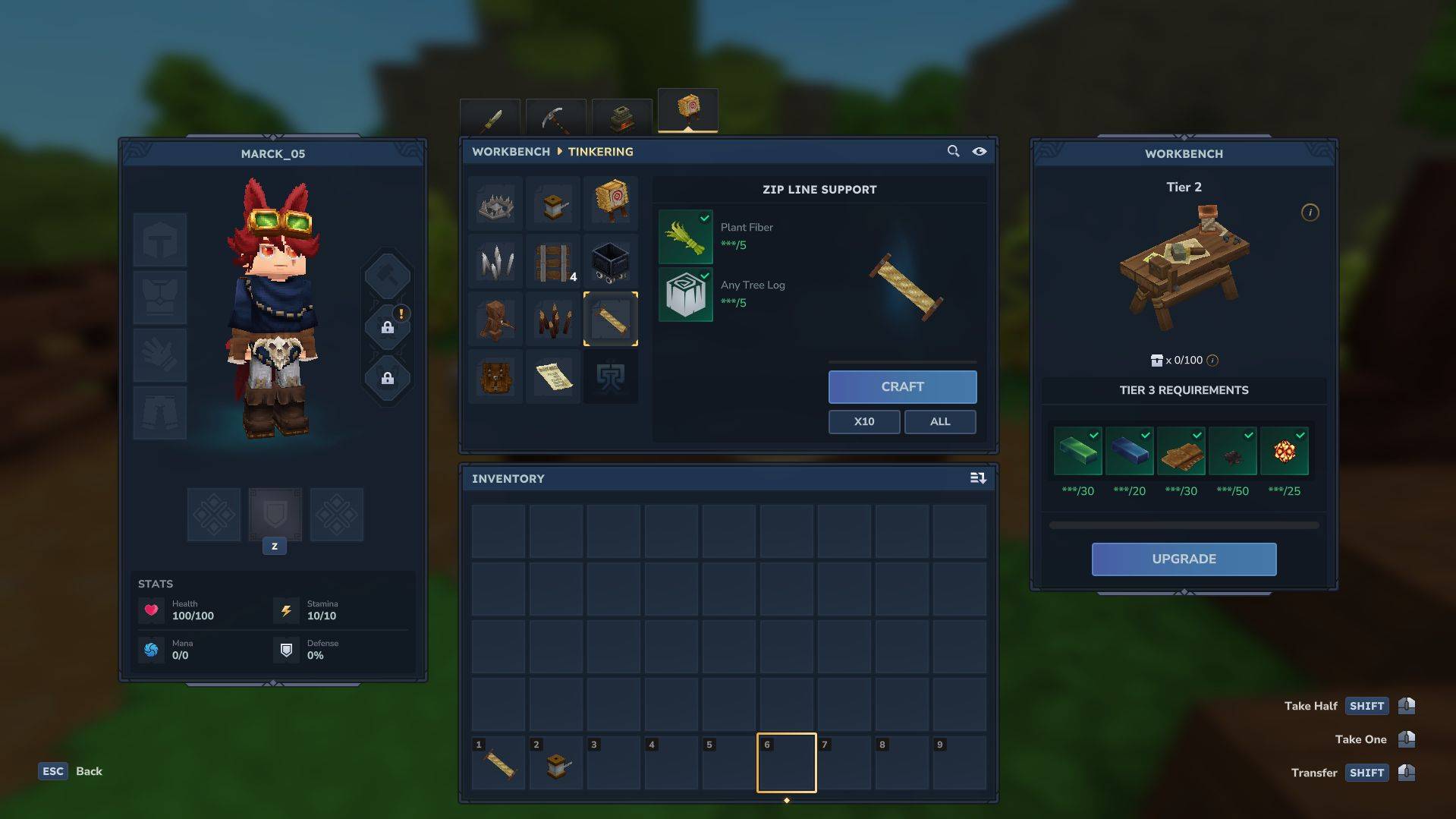Craft the Zip Line Support

[902, 387]
